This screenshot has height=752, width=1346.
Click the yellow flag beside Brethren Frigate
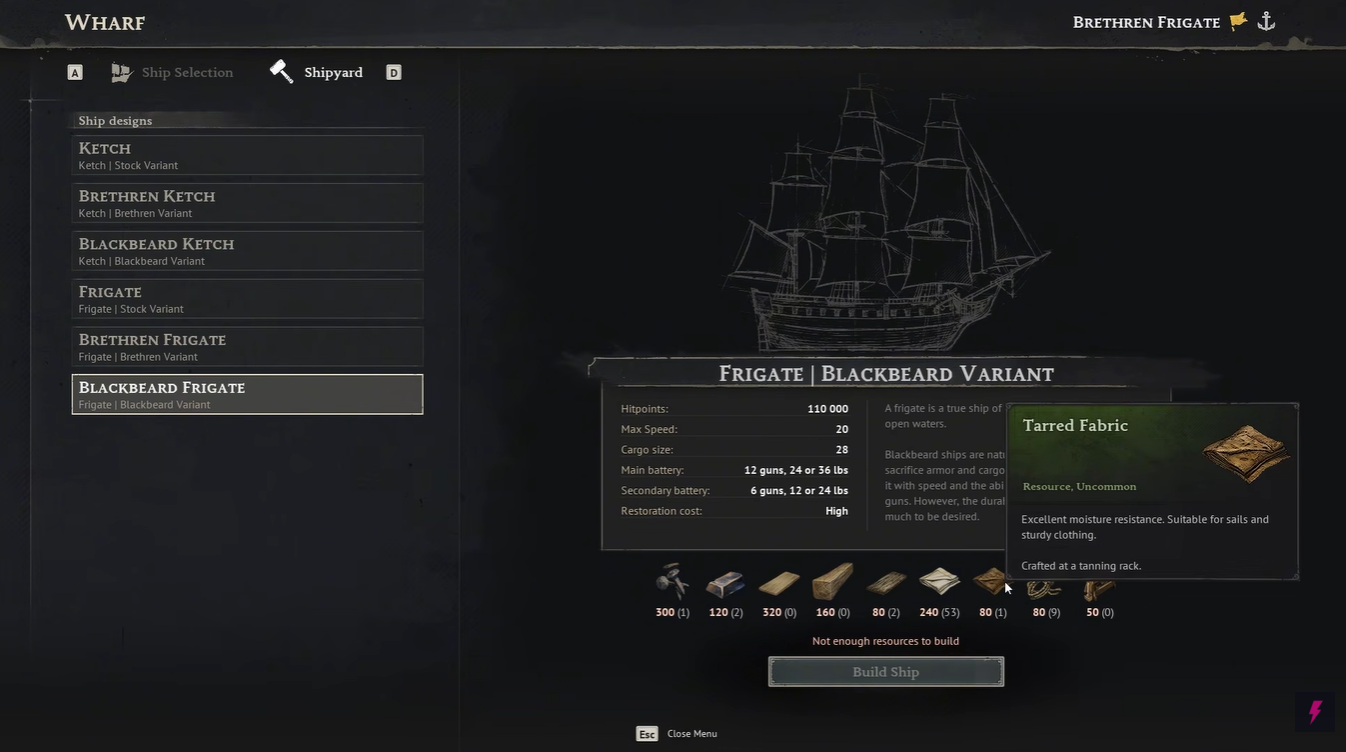pyautogui.click(x=1237, y=20)
